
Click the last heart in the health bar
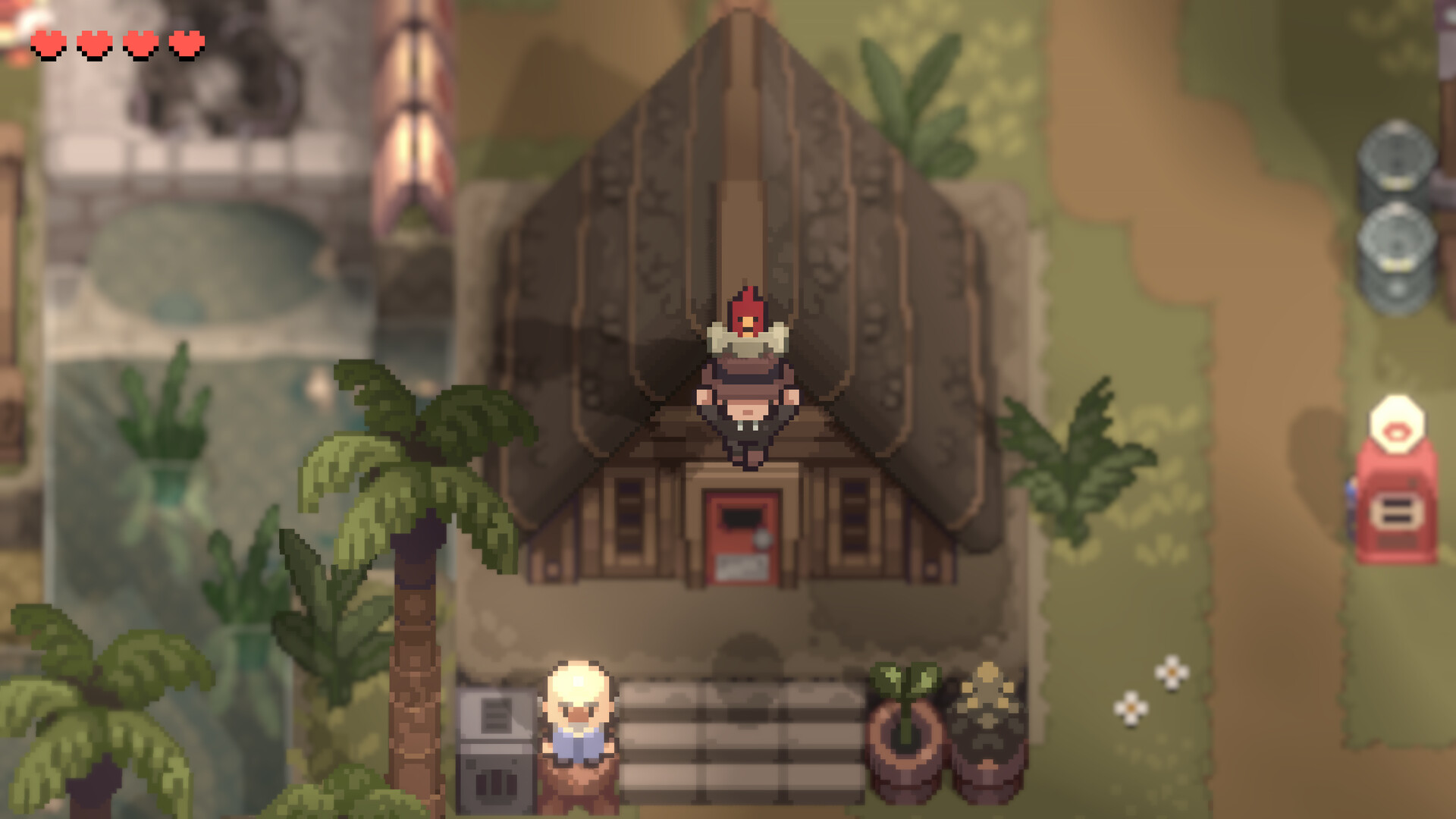coord(184,43)
